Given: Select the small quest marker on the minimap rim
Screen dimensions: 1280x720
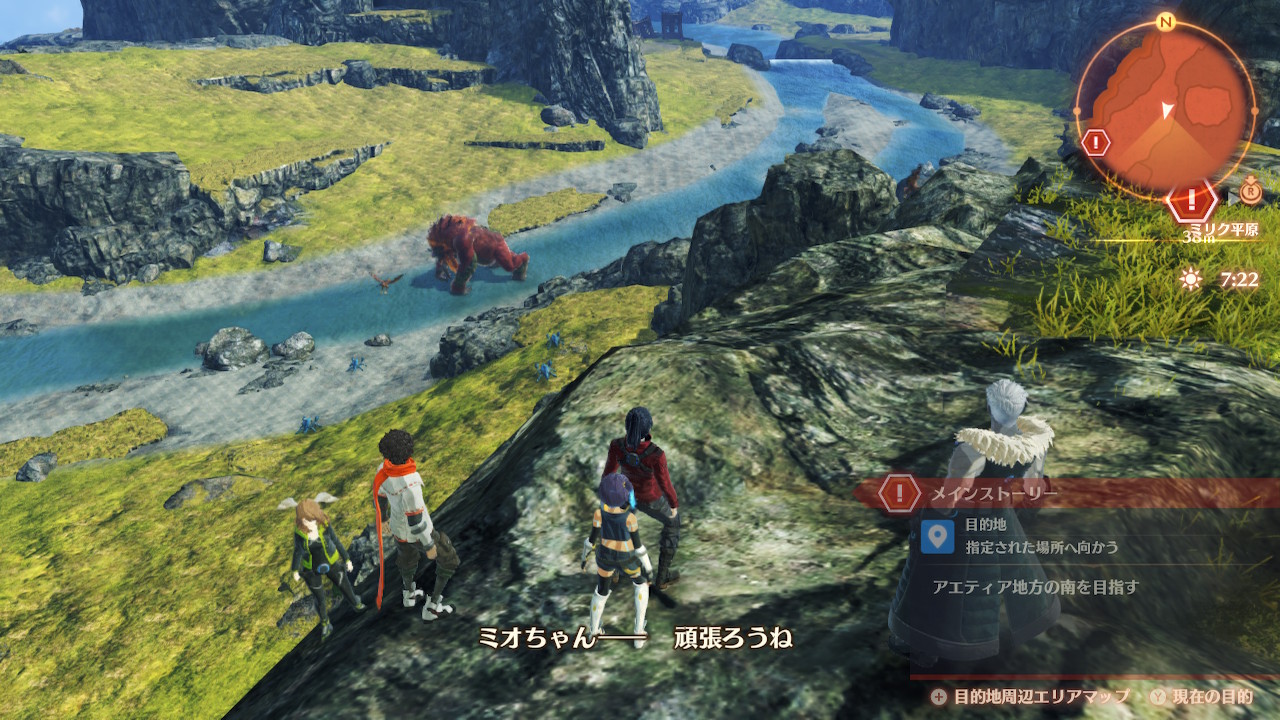Looking at the screenshot, I should 1096,142.
